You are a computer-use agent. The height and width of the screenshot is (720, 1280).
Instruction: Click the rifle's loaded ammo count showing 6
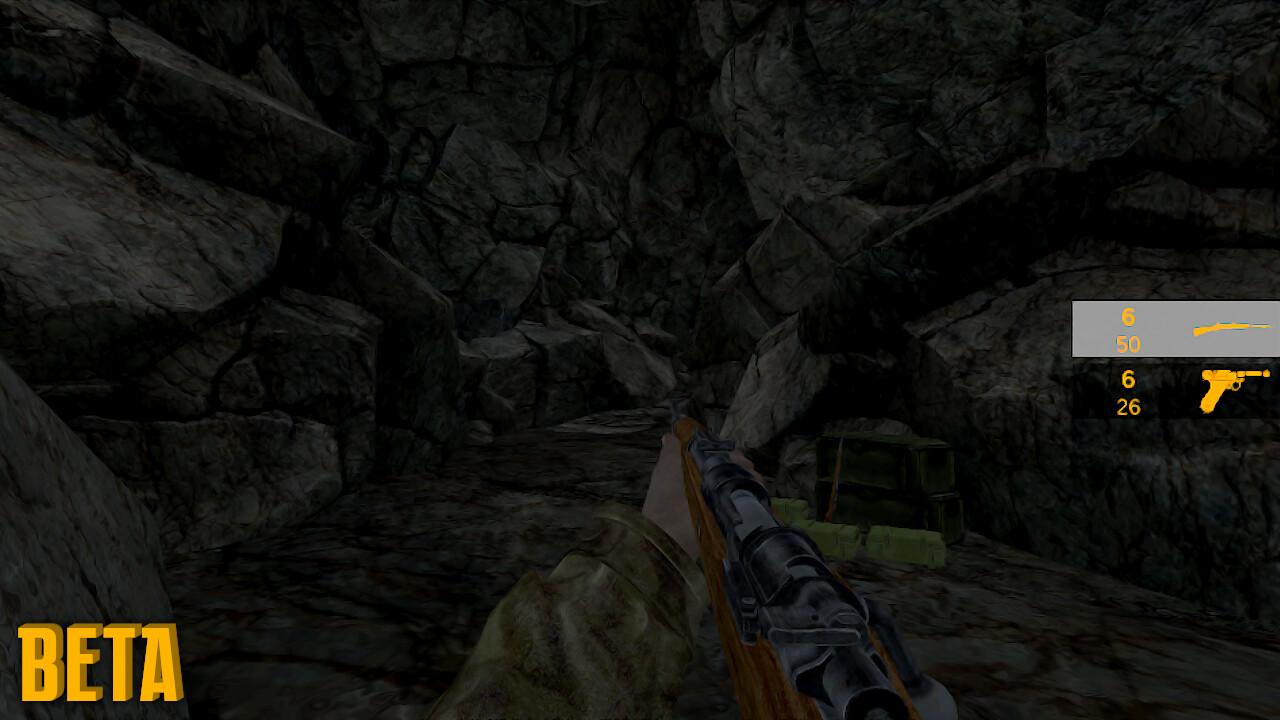[x=1128, y=318]
